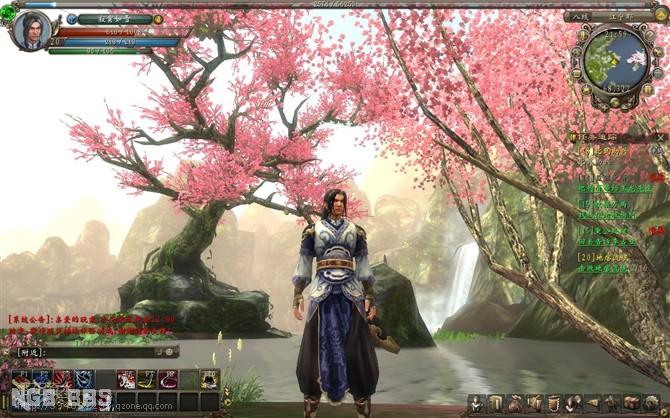
Task: Activate the blue swirl skill icon
Action: pos(85,379)
